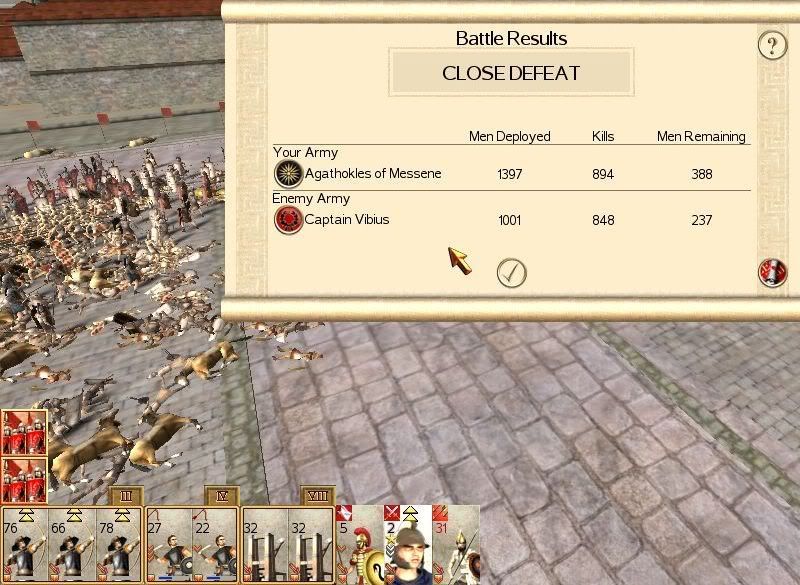Viewport: 800px width, 585px height.
Task: Select Captain Vibius red faction emblem
Action: (289, 220)
